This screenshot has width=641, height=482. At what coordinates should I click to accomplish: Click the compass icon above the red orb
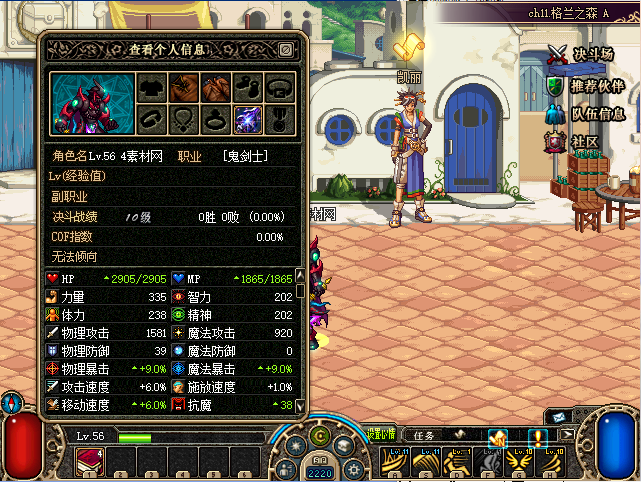pos(11,402)
